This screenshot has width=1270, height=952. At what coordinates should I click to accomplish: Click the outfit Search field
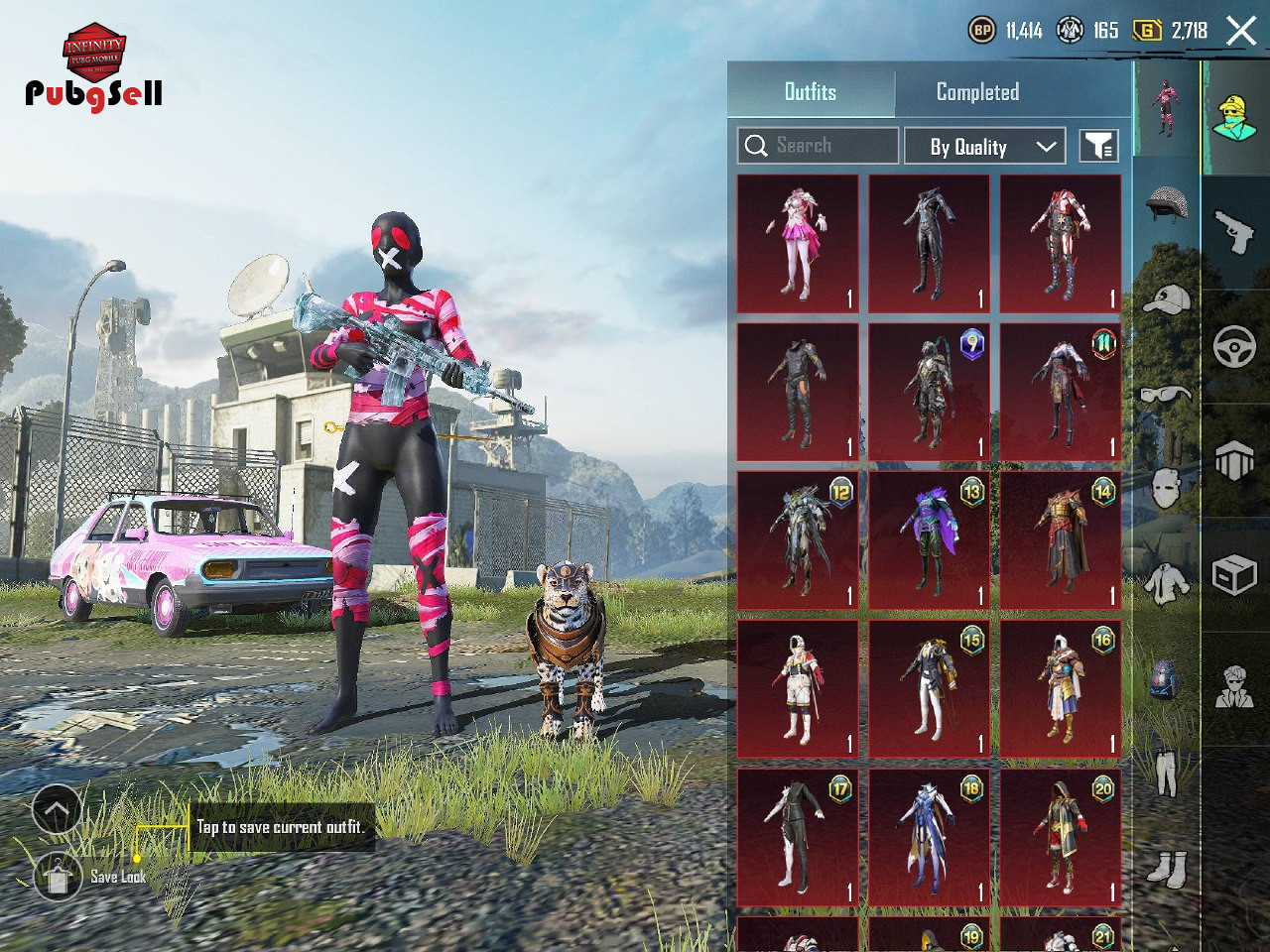tap(819, 146)
